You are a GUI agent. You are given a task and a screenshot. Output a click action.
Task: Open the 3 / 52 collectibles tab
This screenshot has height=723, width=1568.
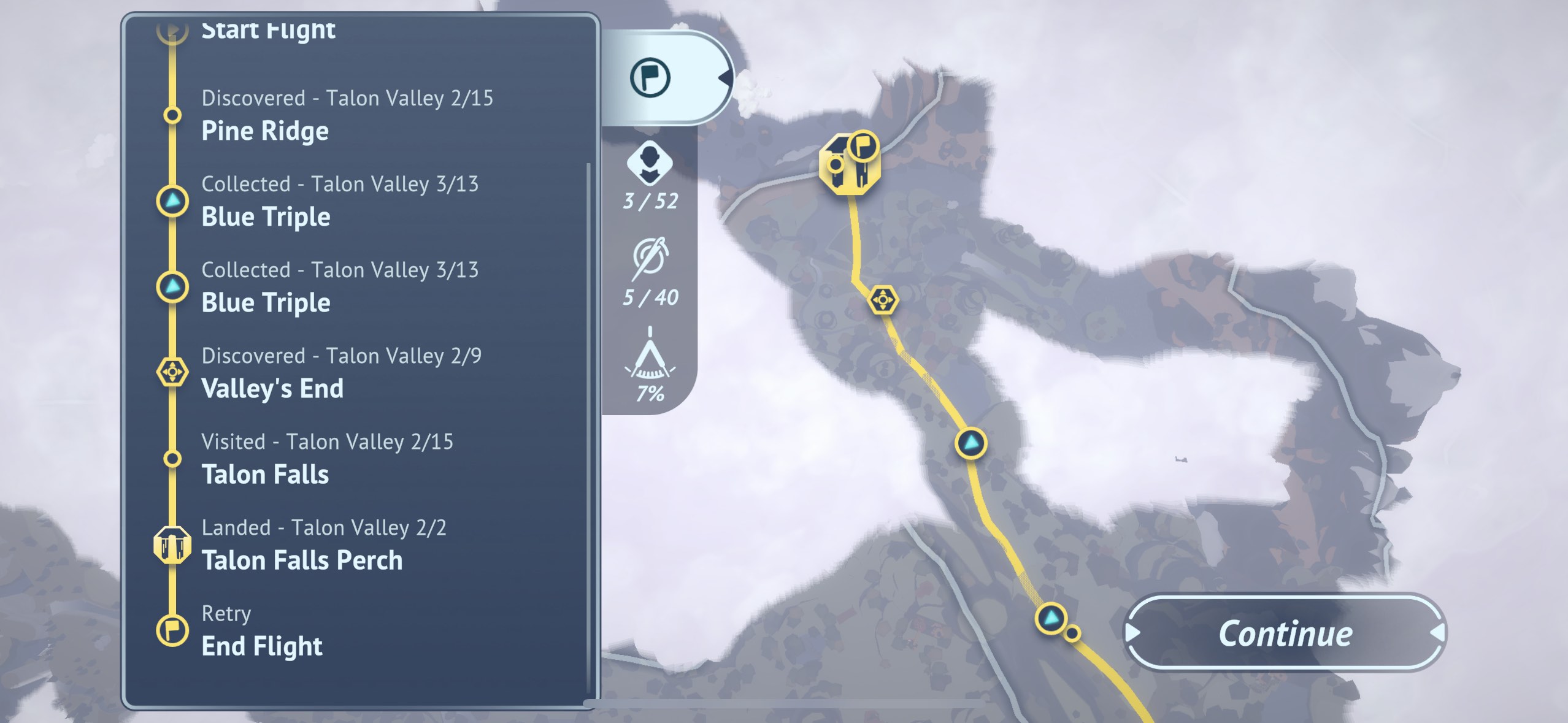coord(650,176)
